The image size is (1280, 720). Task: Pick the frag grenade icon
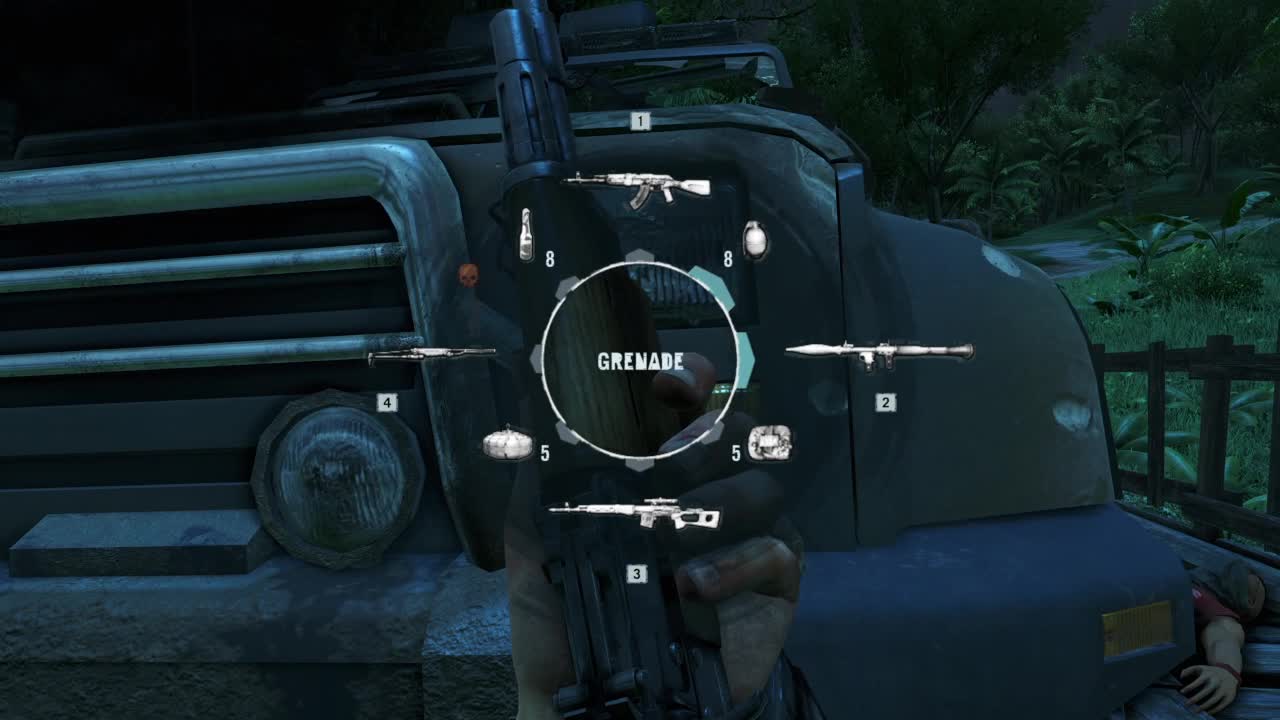pyautogui.click(x=757, y=240)
